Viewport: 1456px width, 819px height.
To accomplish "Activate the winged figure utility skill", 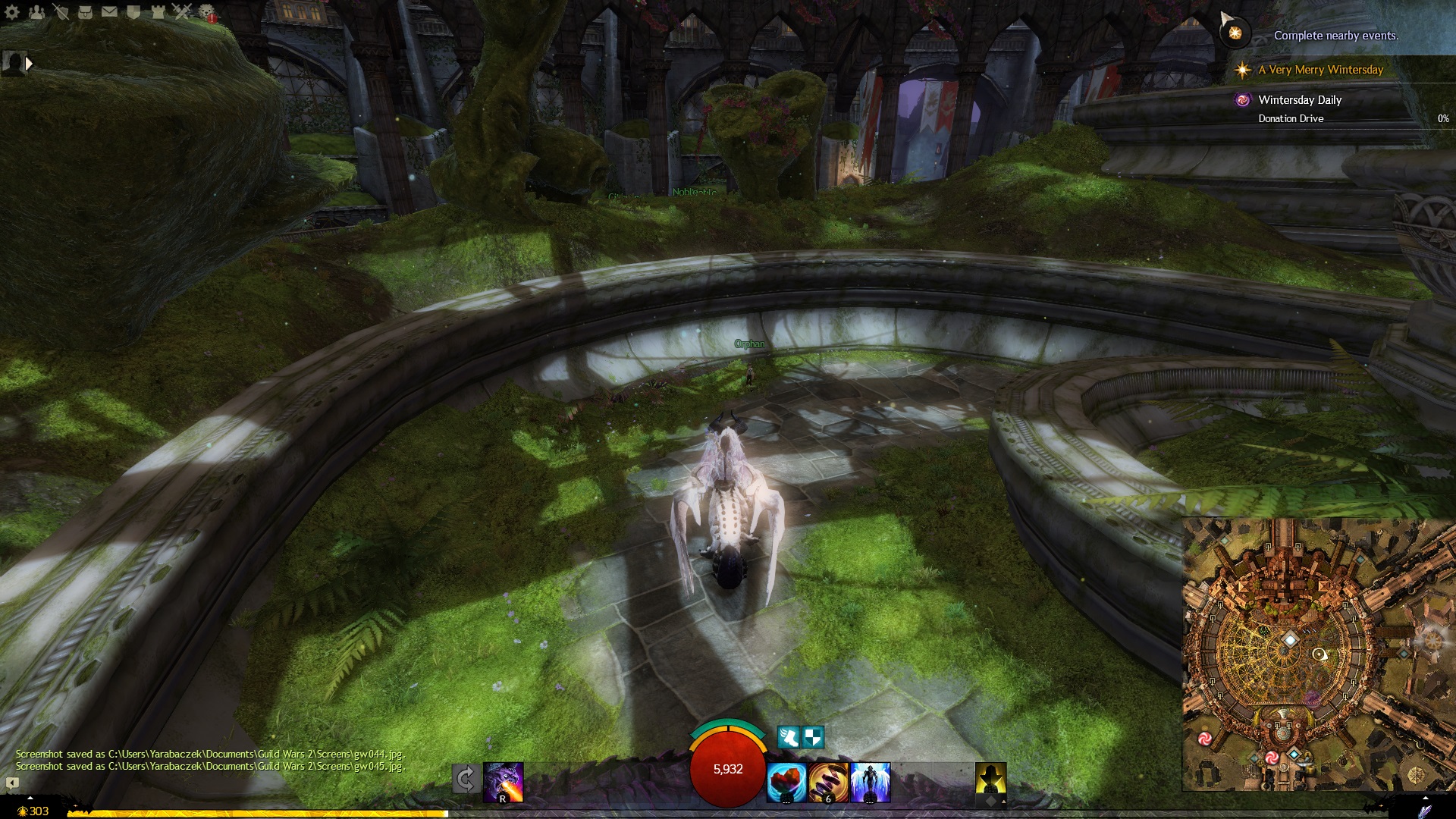I will click(x=870, y=782).
